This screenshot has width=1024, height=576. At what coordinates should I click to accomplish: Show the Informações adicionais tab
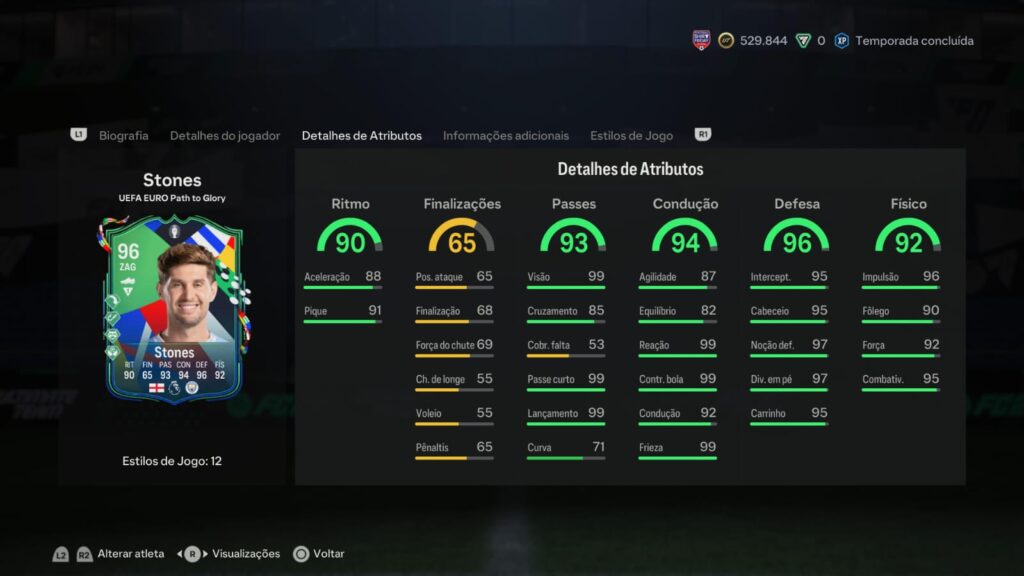coord(506,135)
